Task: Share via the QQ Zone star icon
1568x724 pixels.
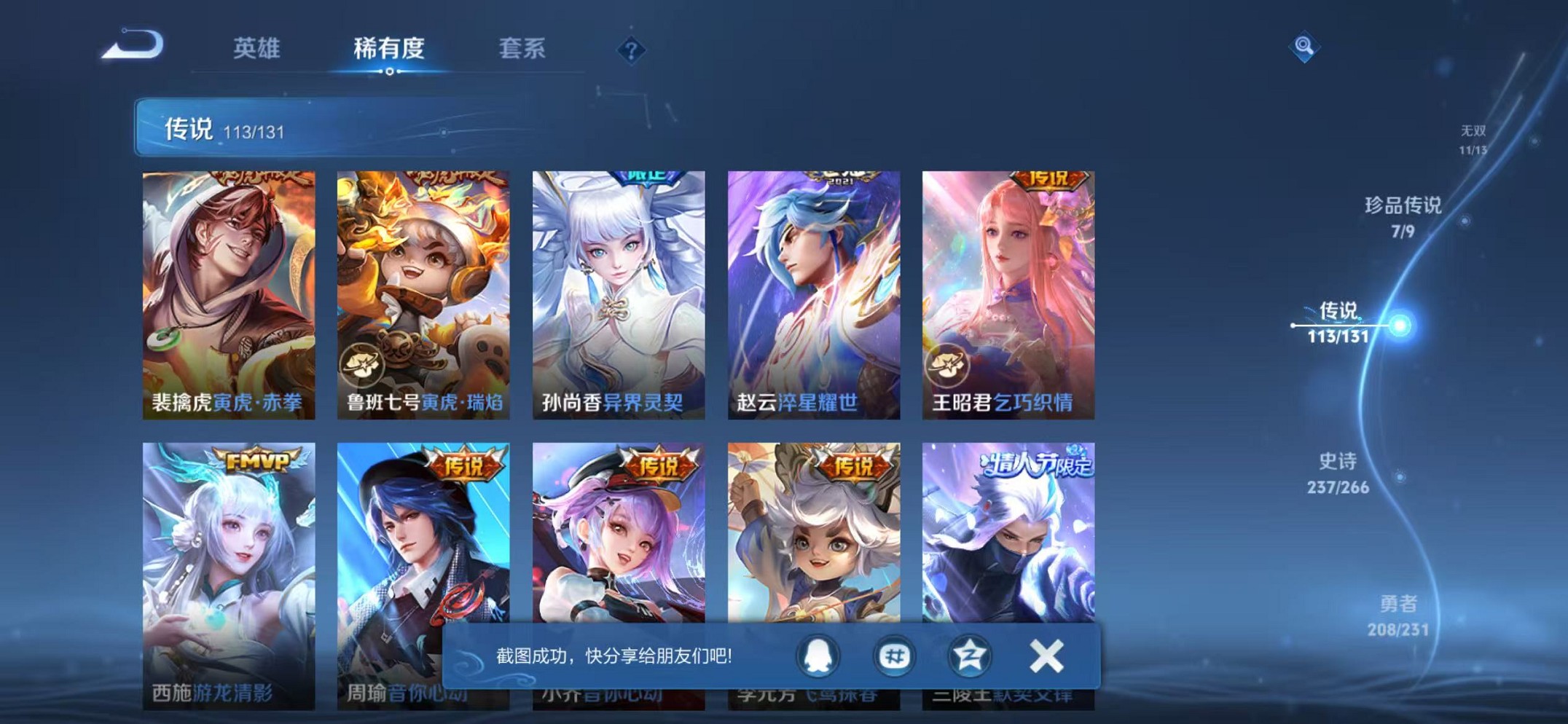Action: click(970, 656)
